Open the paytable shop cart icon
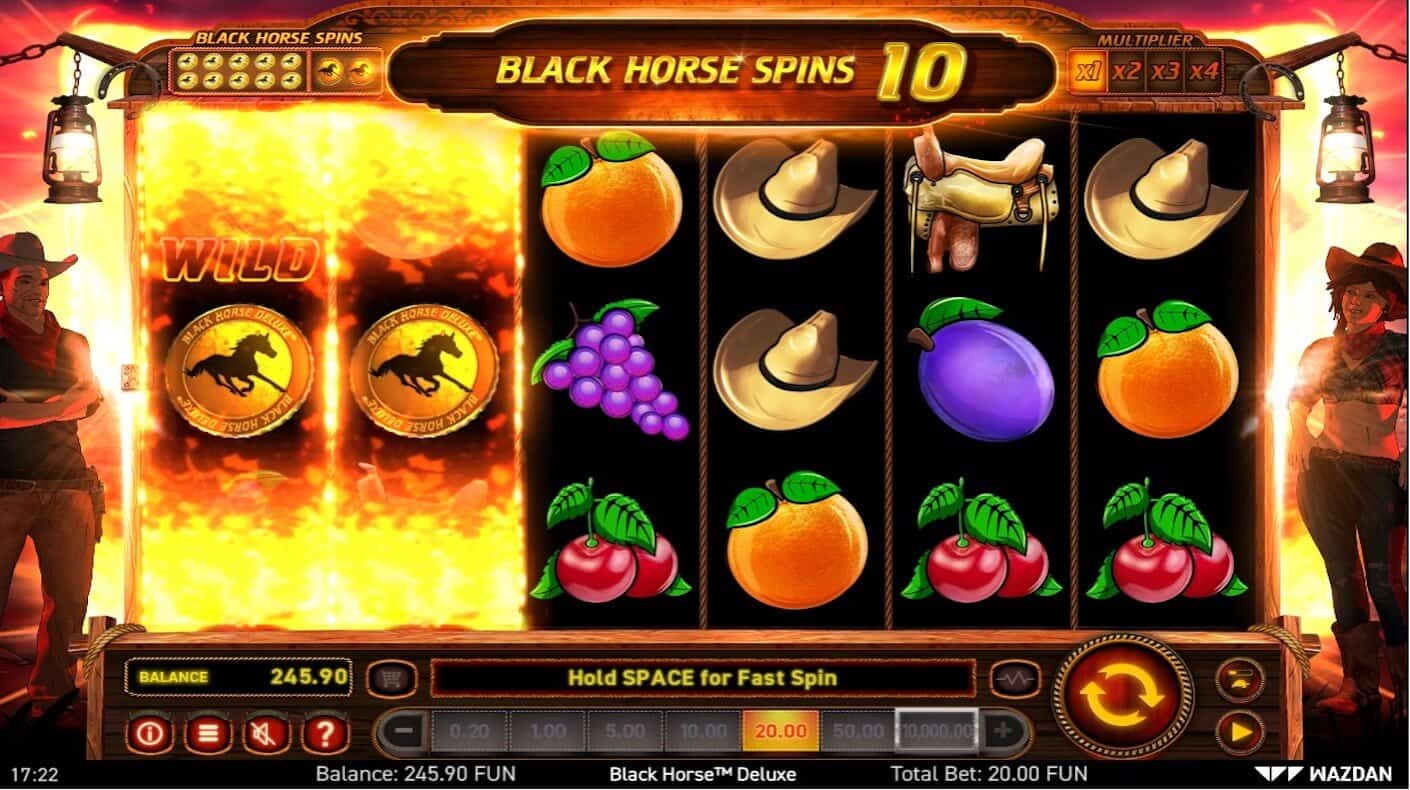 390,677
